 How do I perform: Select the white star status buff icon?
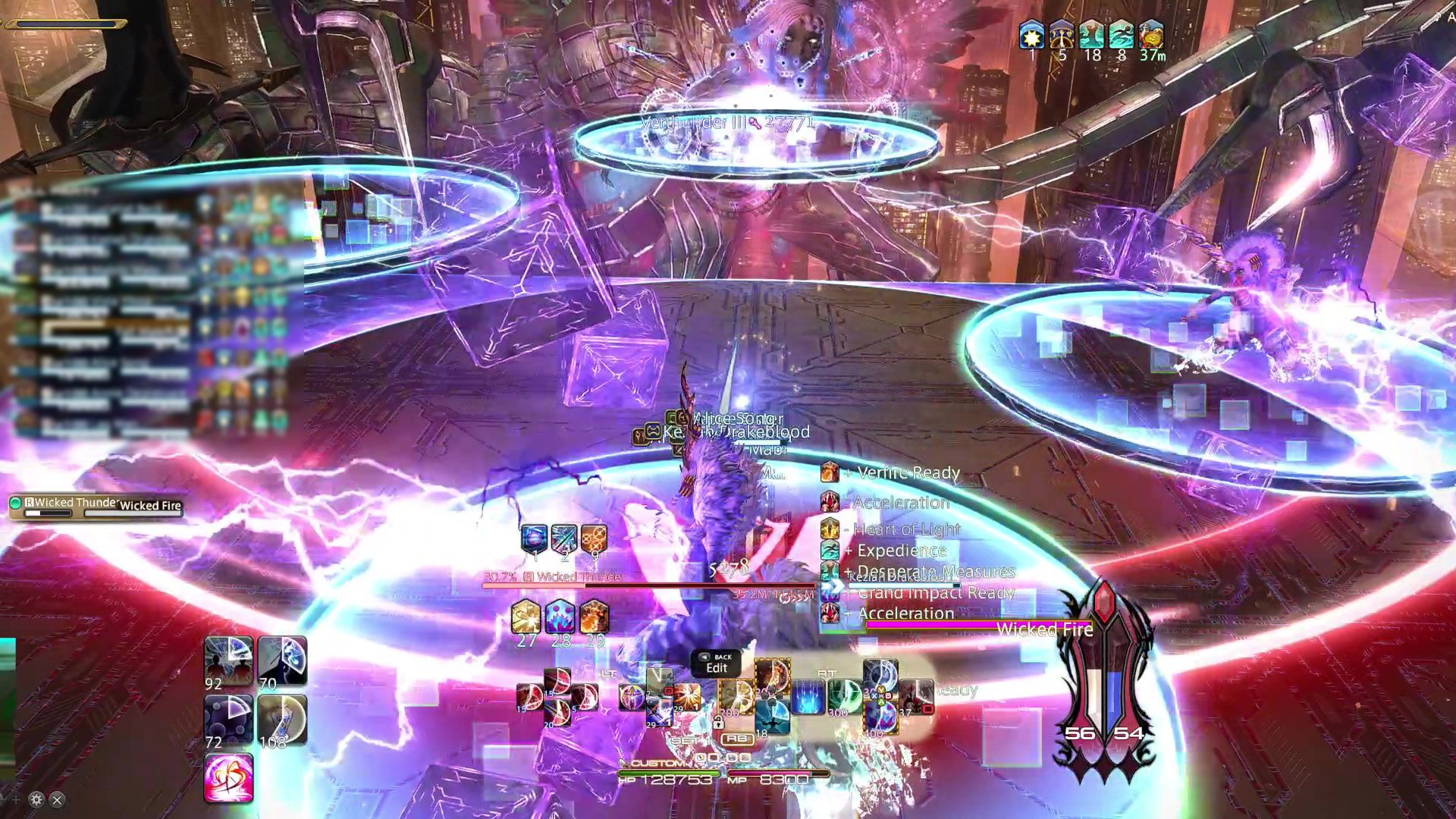tap(1031, 36)
